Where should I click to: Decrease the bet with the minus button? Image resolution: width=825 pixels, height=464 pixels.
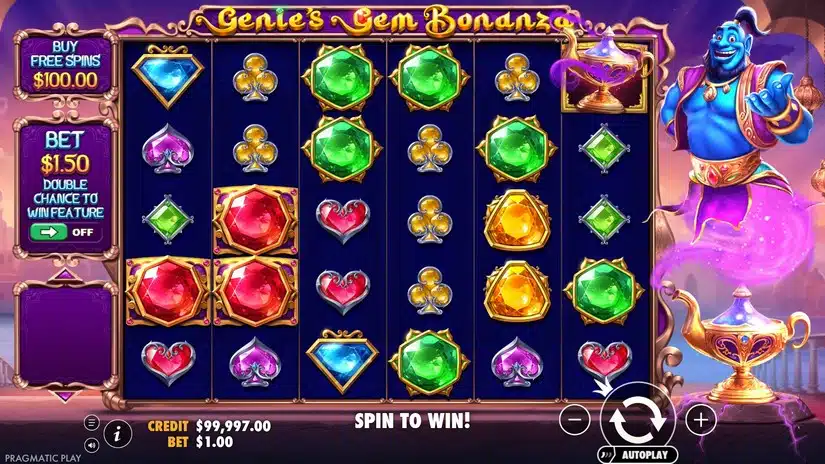(x=575, y=420)
